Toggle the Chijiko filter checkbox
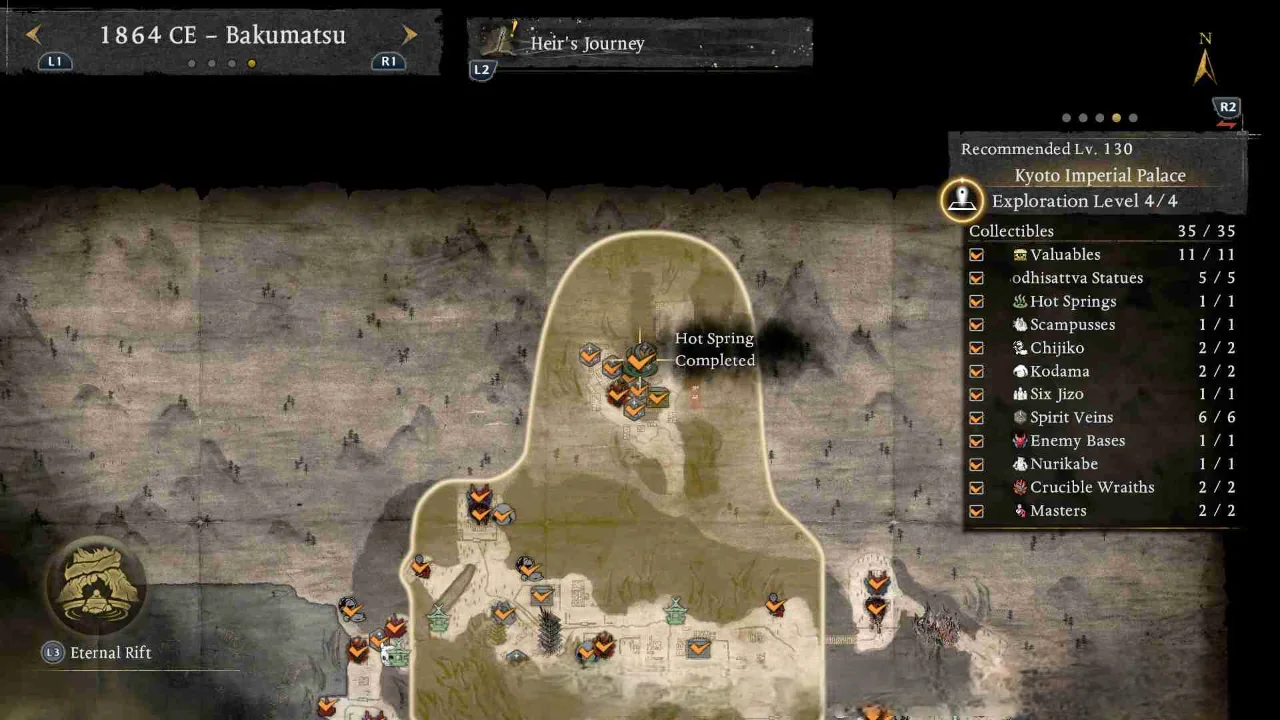Viewport: 1280px width, 720px height. (976, 348)
